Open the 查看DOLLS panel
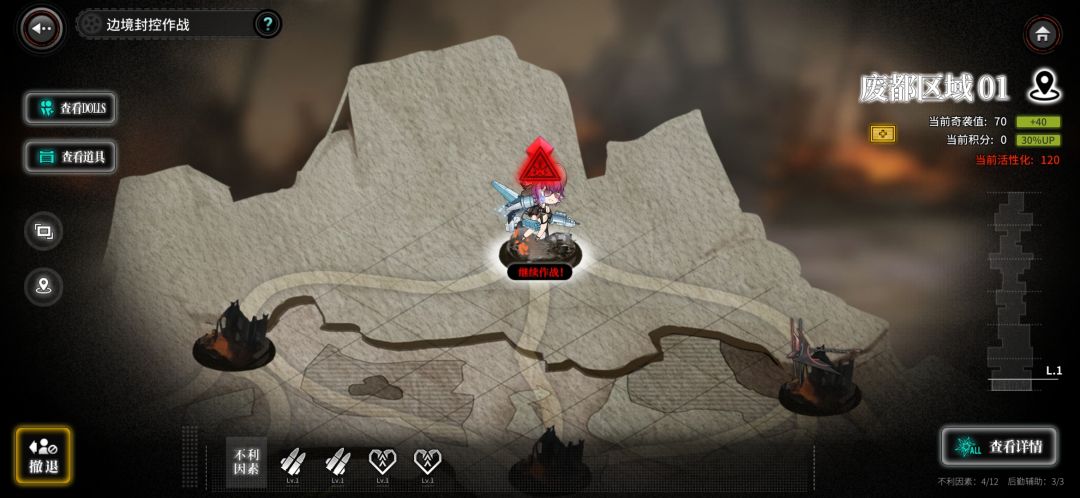The height and width of the screenshot is (498, 1080). (x=71, y=108)
